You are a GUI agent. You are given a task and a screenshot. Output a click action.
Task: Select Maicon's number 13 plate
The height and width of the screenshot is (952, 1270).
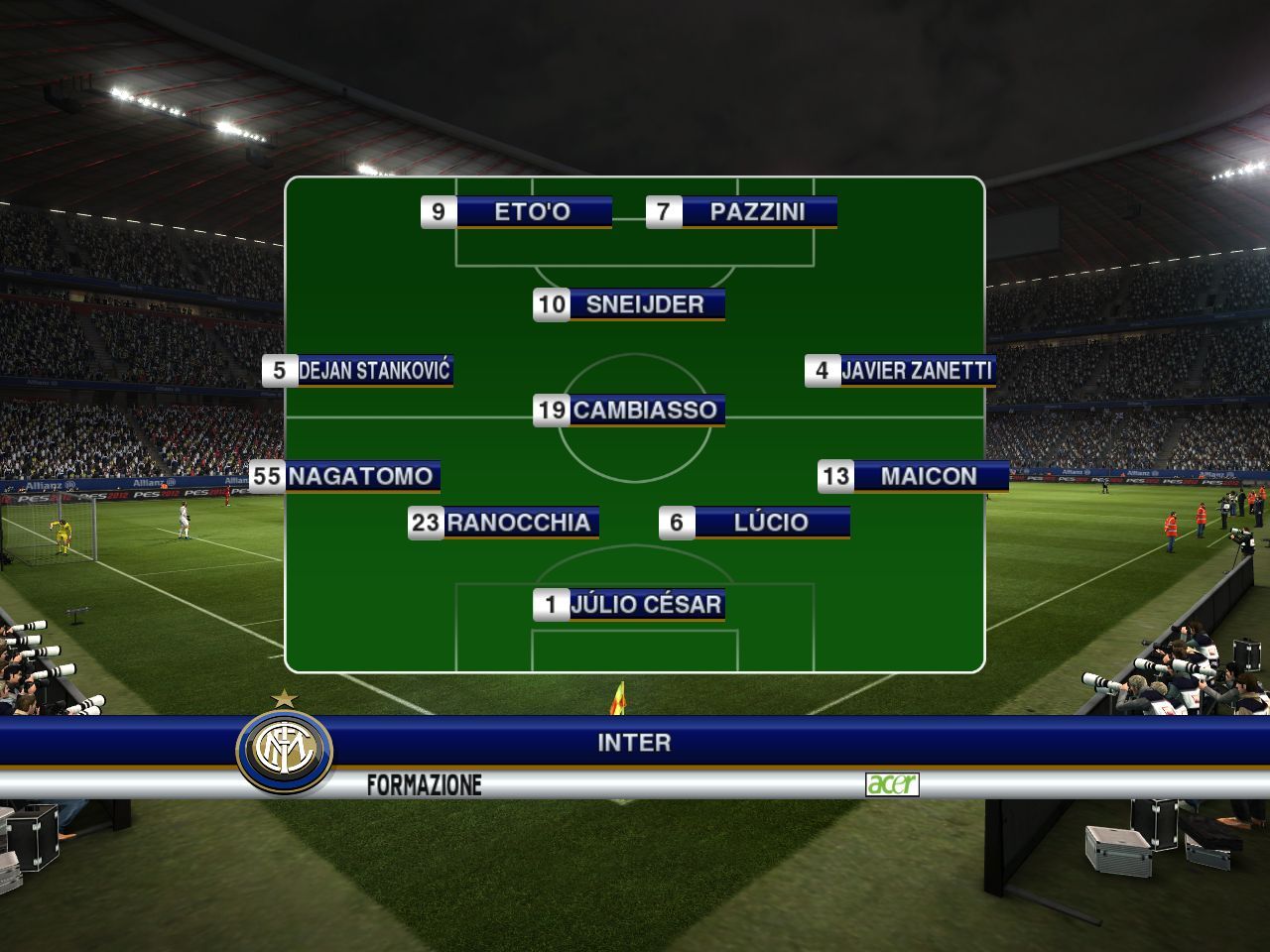tap(914, 476)
